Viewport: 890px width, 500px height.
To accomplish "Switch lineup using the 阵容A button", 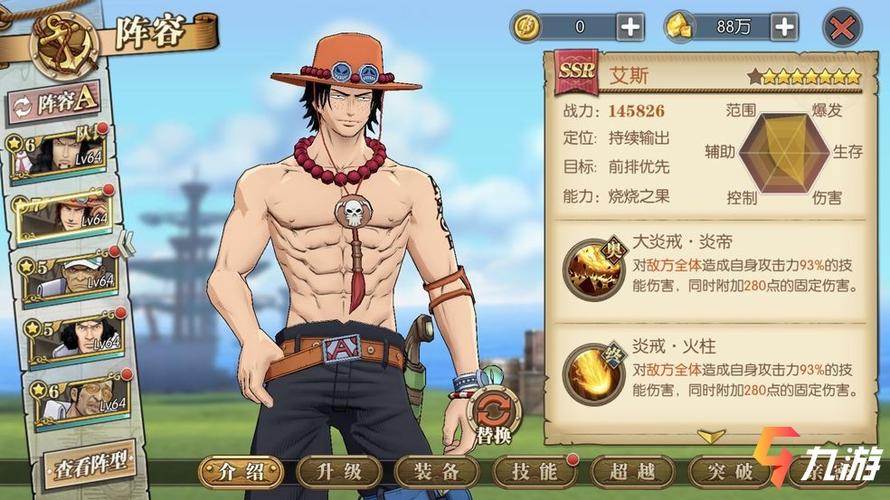I will pyautogui.click(x=55, y=101).
